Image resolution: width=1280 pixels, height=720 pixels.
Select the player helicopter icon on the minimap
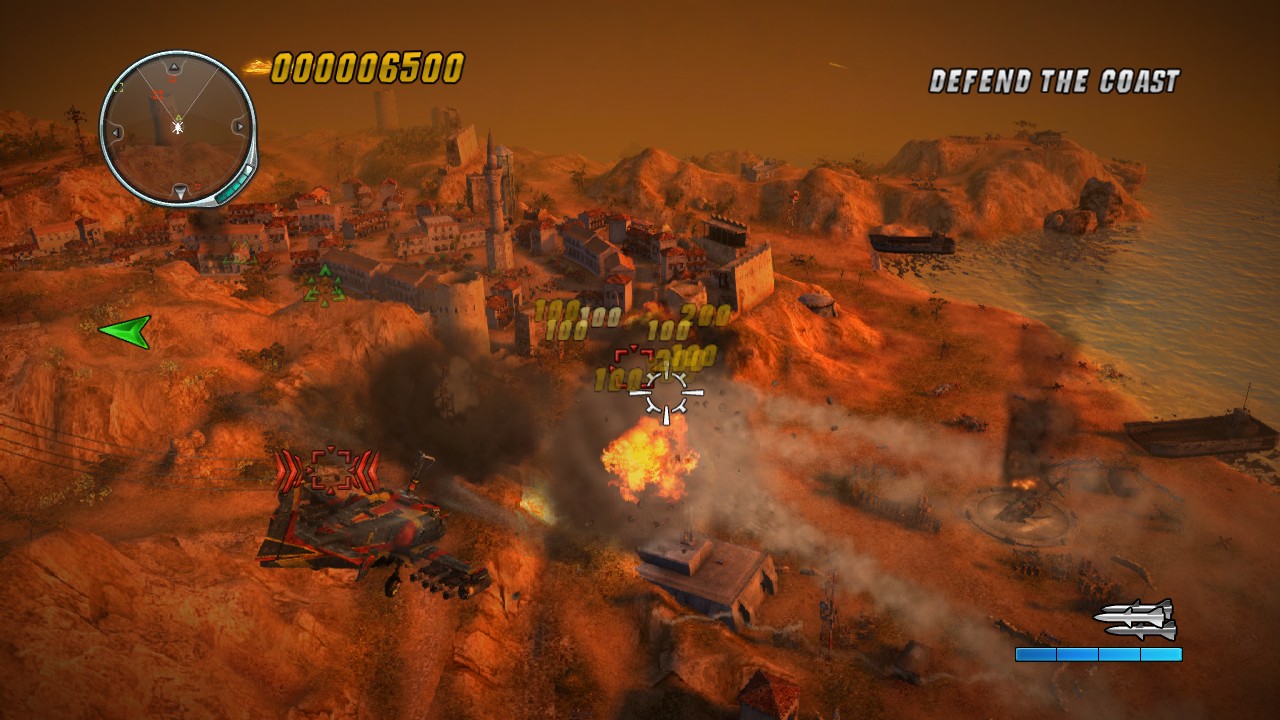[177, 128]
